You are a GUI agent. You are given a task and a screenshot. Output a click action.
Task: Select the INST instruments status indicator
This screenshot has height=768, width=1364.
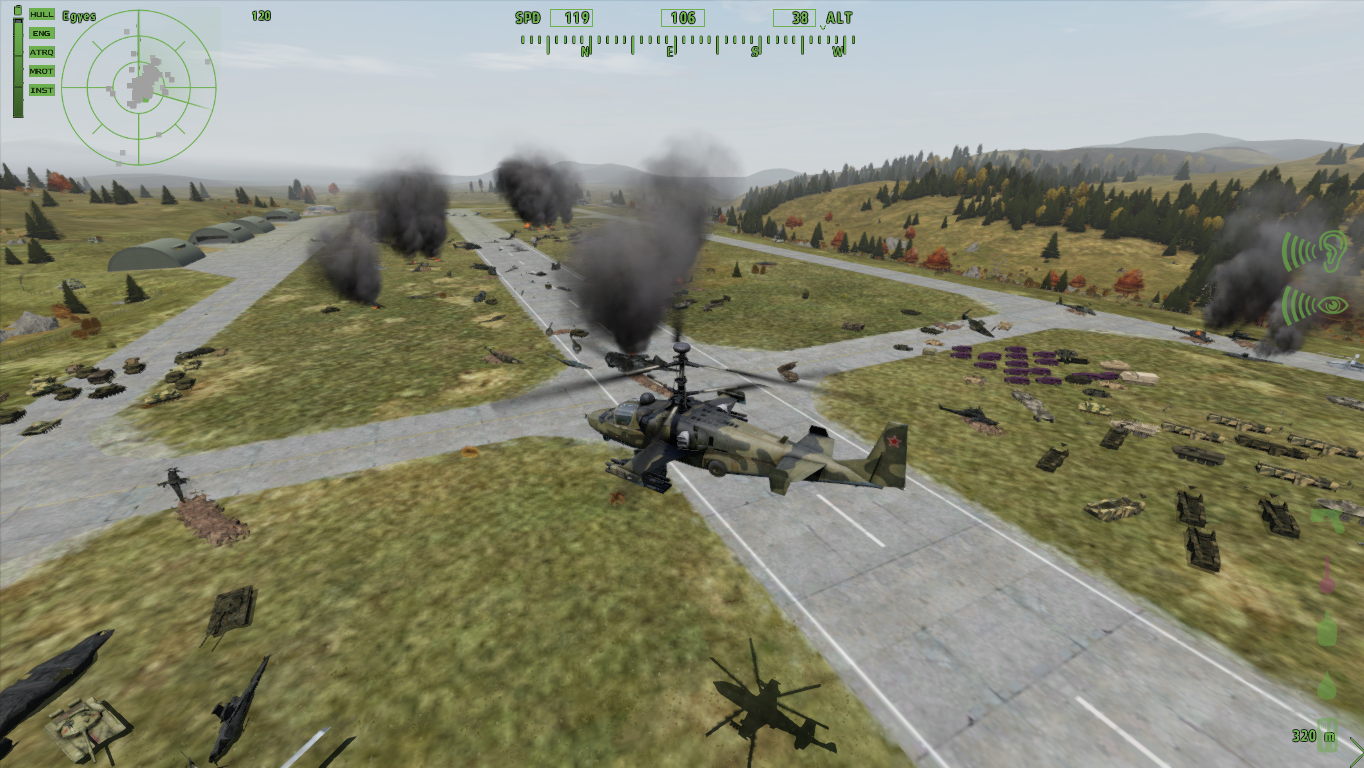point(41,90)
